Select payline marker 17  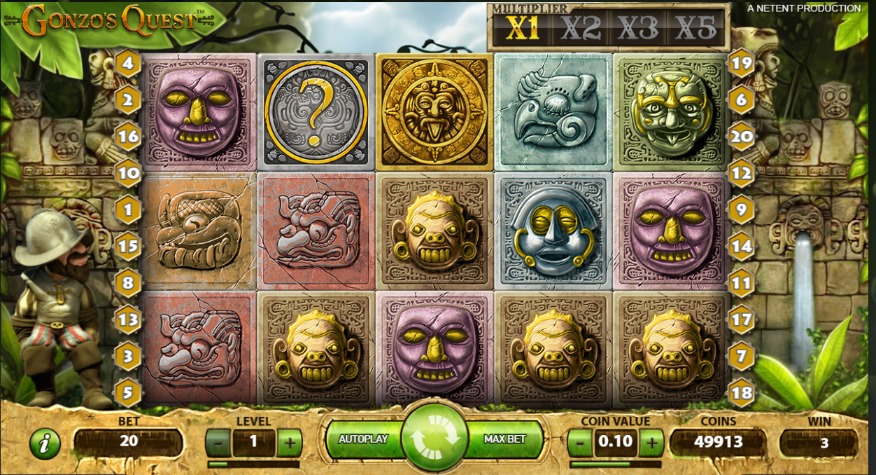tap(741, 320)
